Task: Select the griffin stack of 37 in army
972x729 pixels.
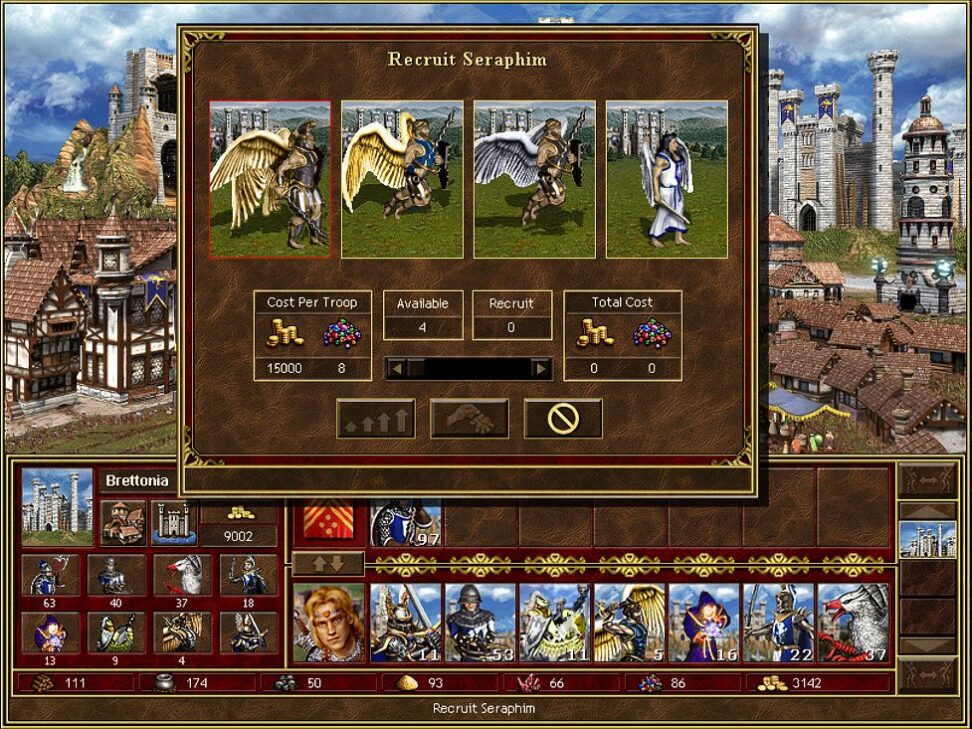Action: (853, 623)
